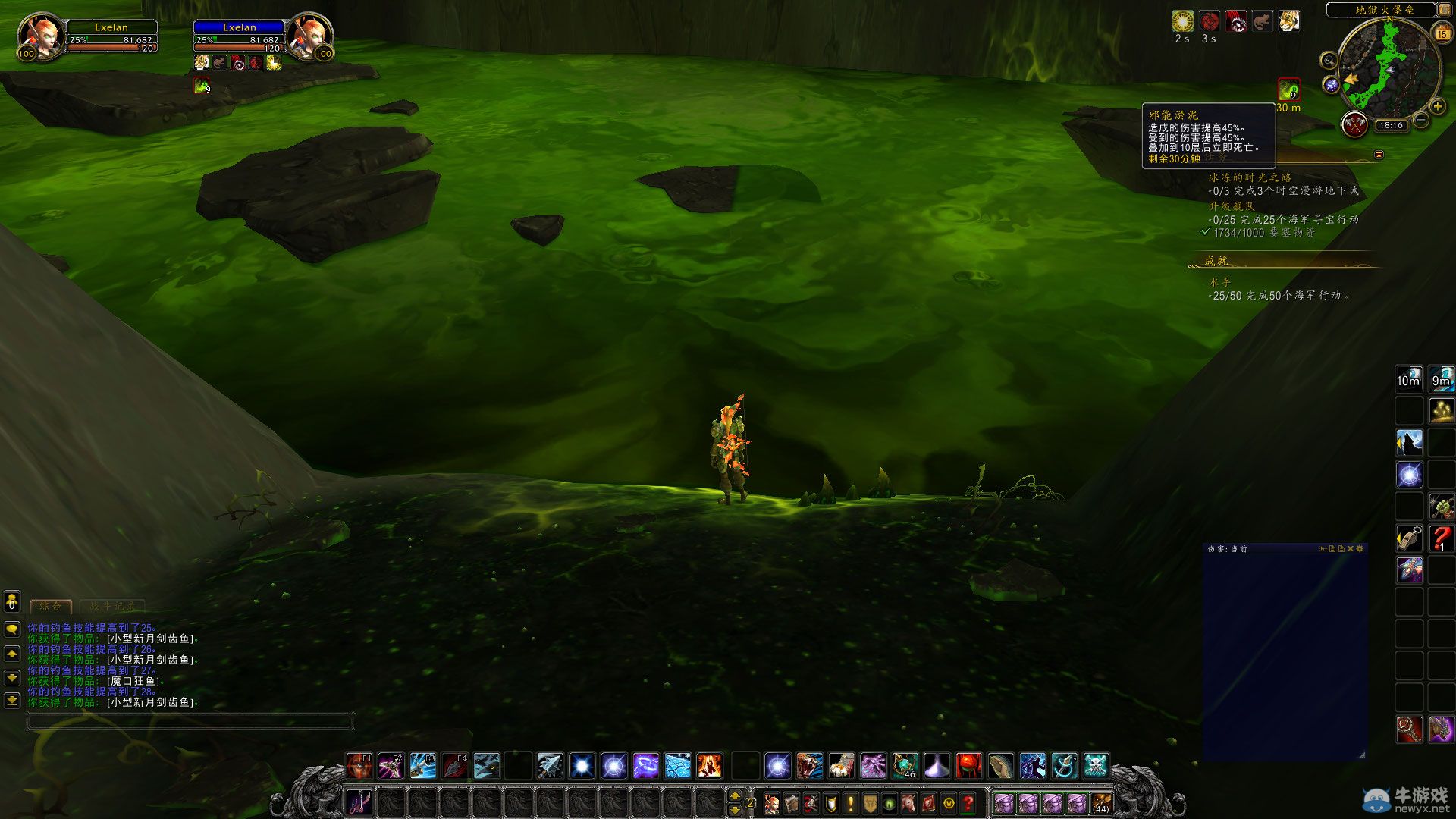
Task: Switch to the 综合 chat tab
Action: [x=50, y=606]
